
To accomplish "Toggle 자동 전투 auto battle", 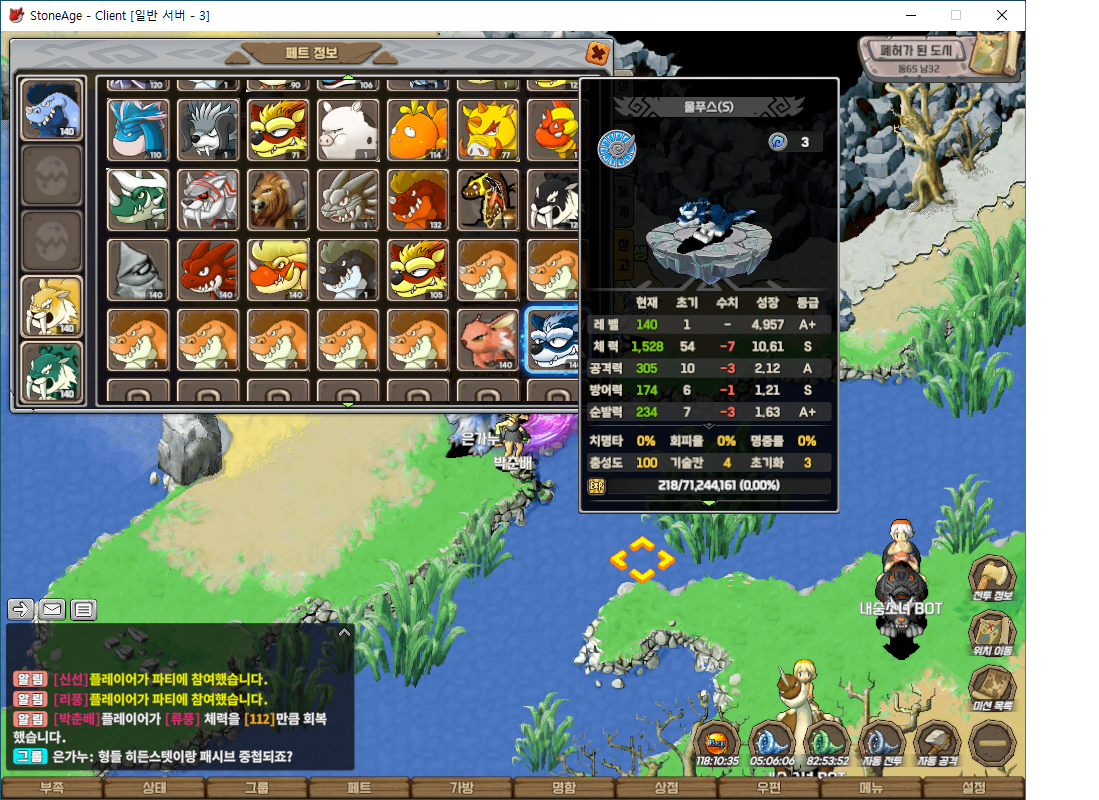I will coord(881,745).
